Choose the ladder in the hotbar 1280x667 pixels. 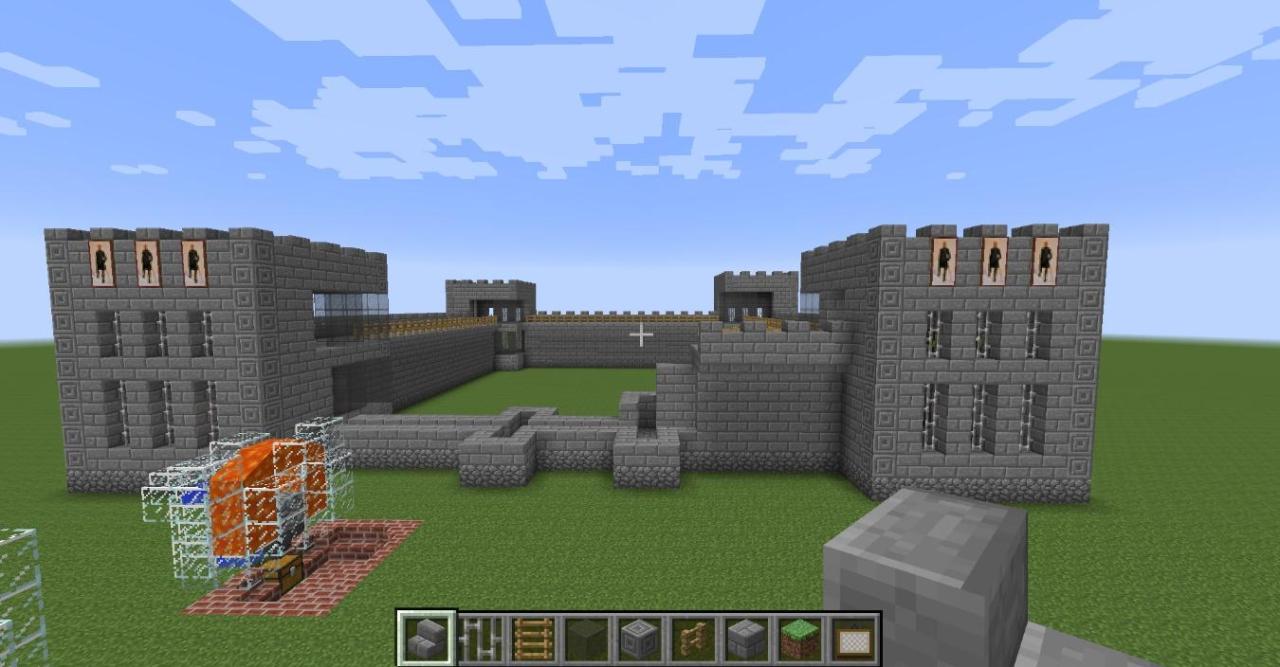point(533,638)
